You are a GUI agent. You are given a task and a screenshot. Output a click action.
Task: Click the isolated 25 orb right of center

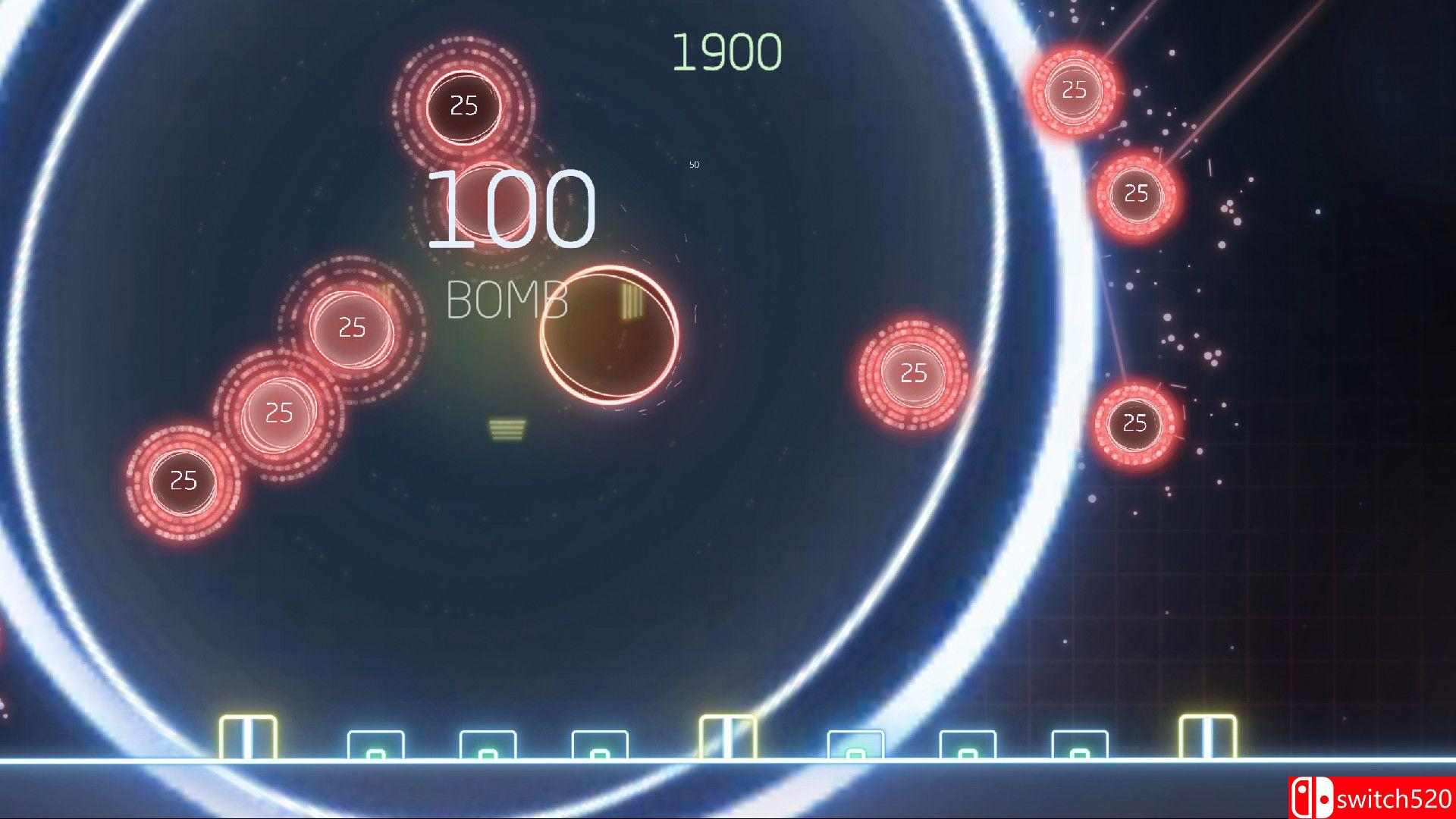[x=914, y=373]
